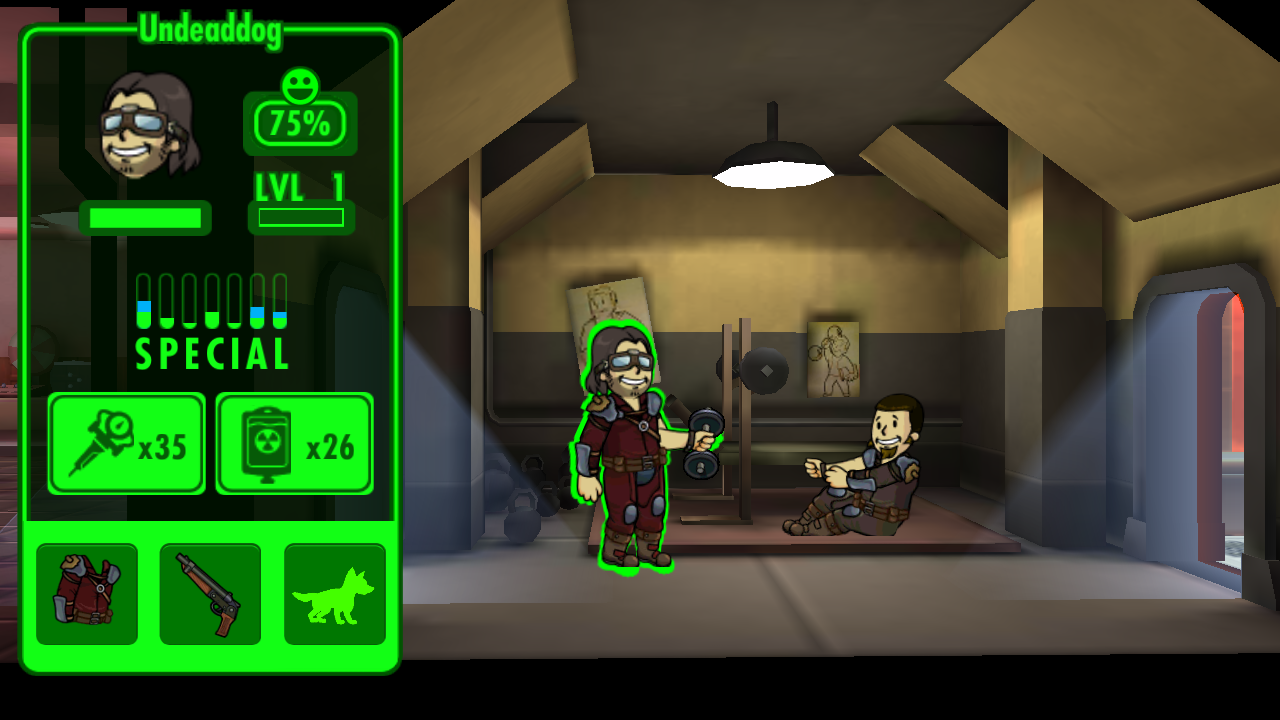Show the SPECIAL stats details
1280x720 pixels.
pyautogui.click(x=212, y=322)
